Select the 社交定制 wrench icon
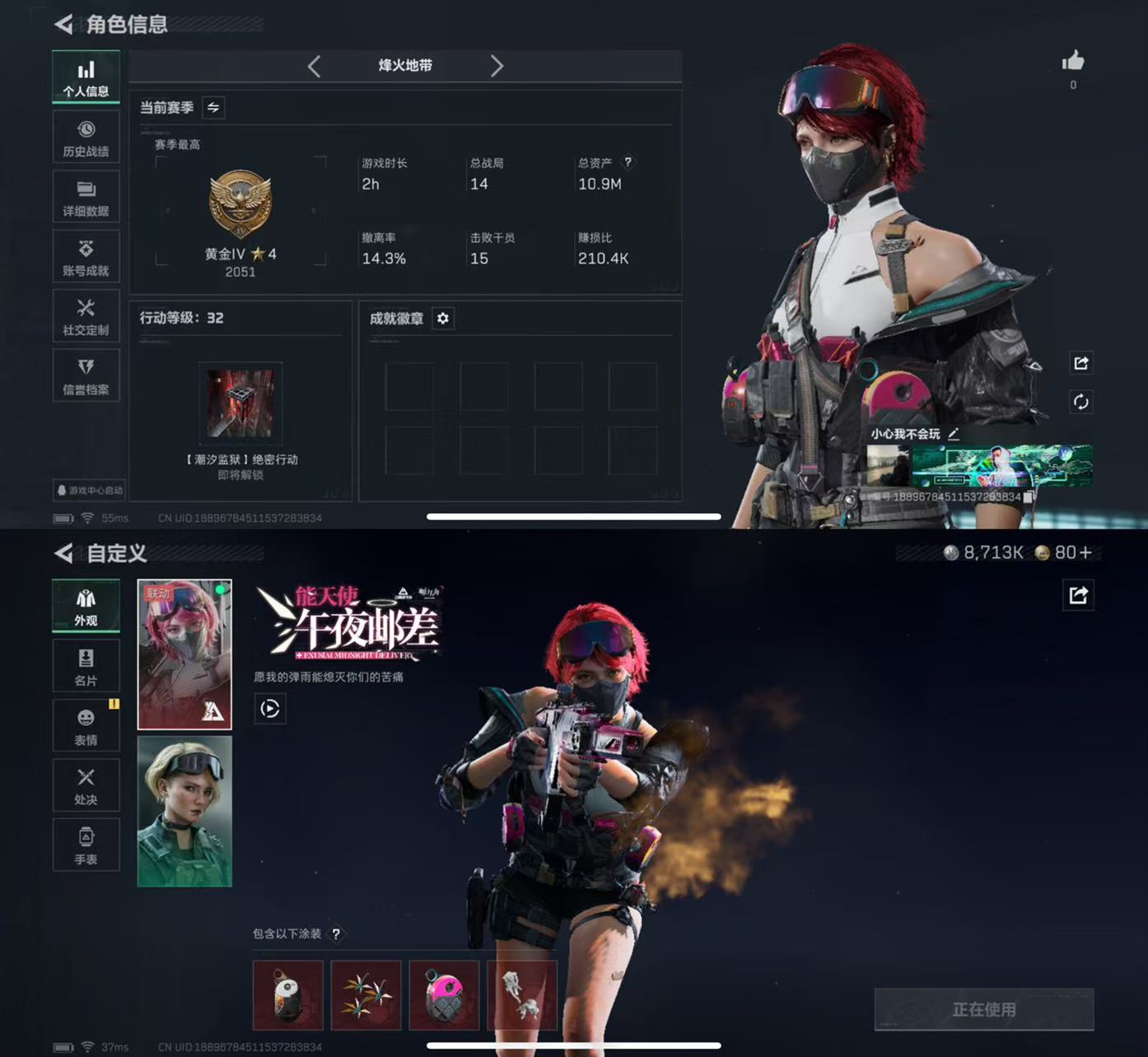This screenshot has height=1057, width=1148. 86,315
